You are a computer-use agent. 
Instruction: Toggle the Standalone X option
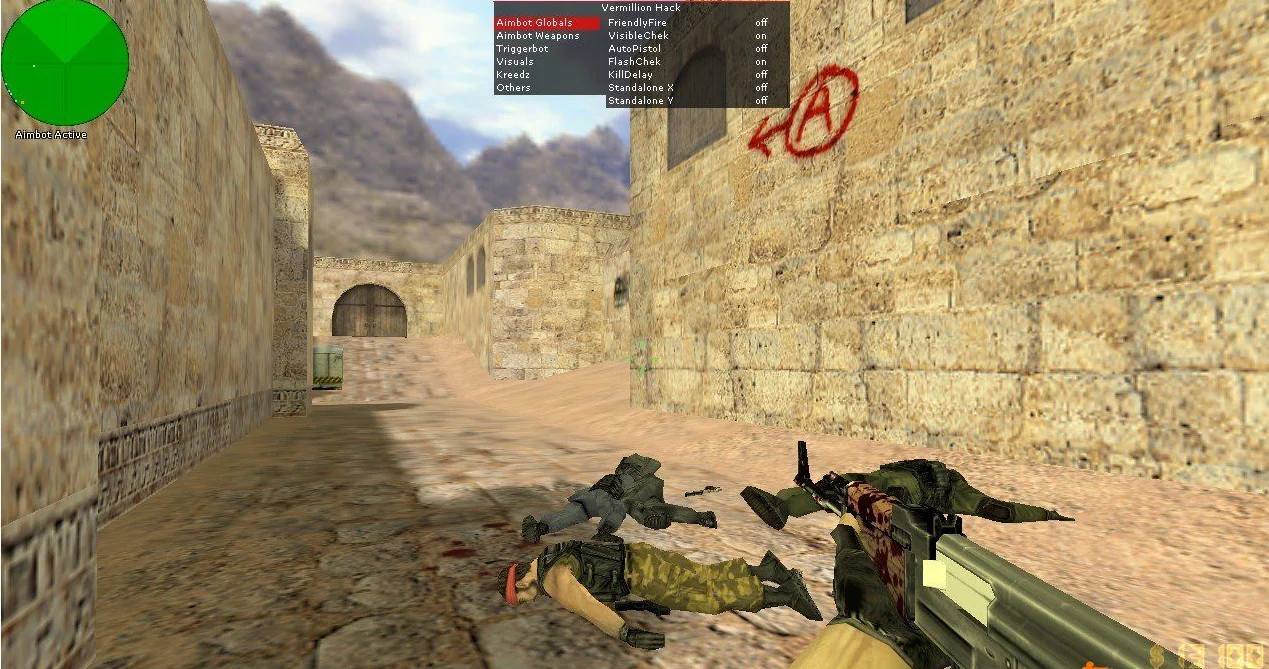[641, 88]
